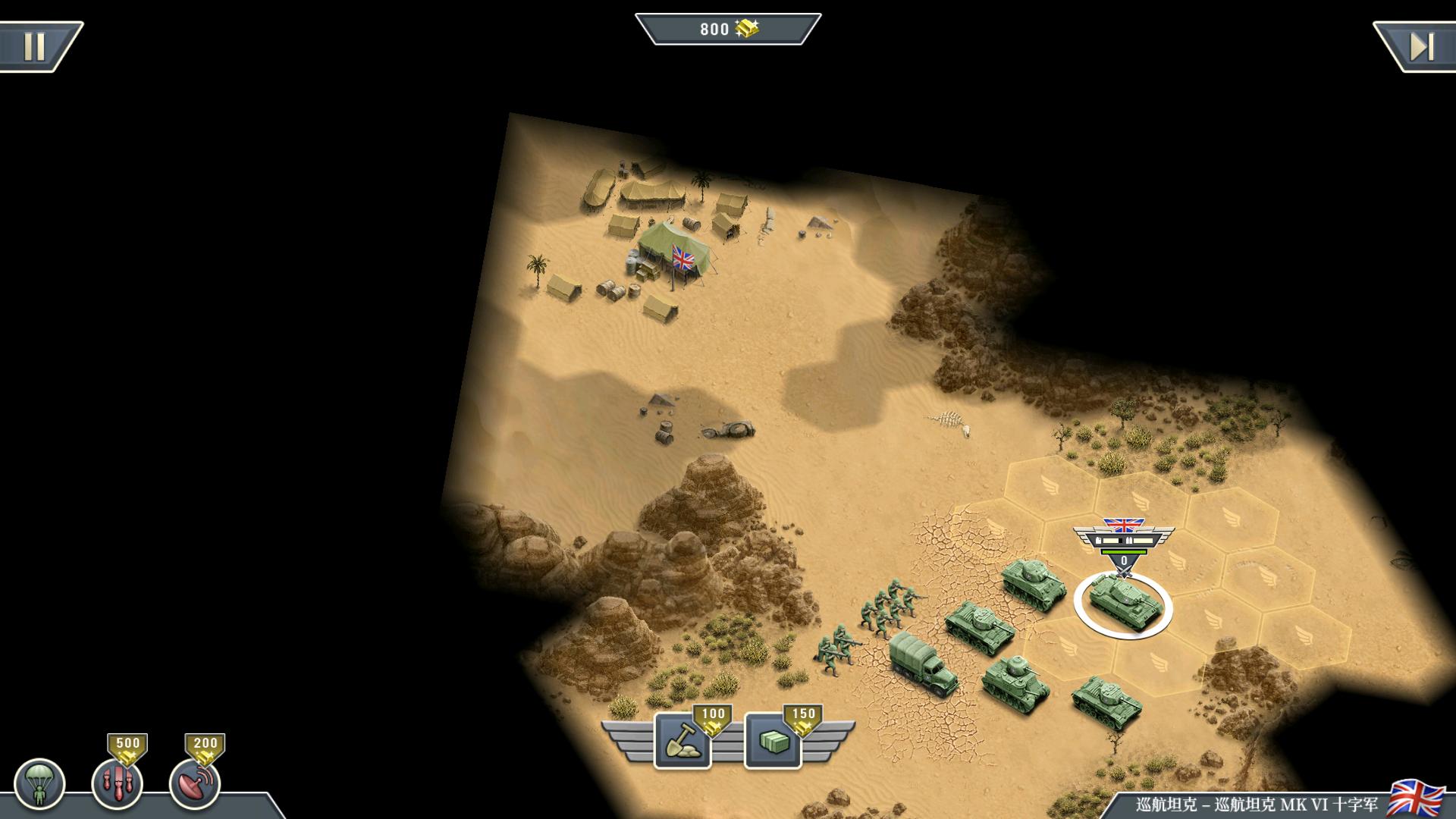1456x819 pixels.
Task: Pause the game
Action: tap(34, 47)
